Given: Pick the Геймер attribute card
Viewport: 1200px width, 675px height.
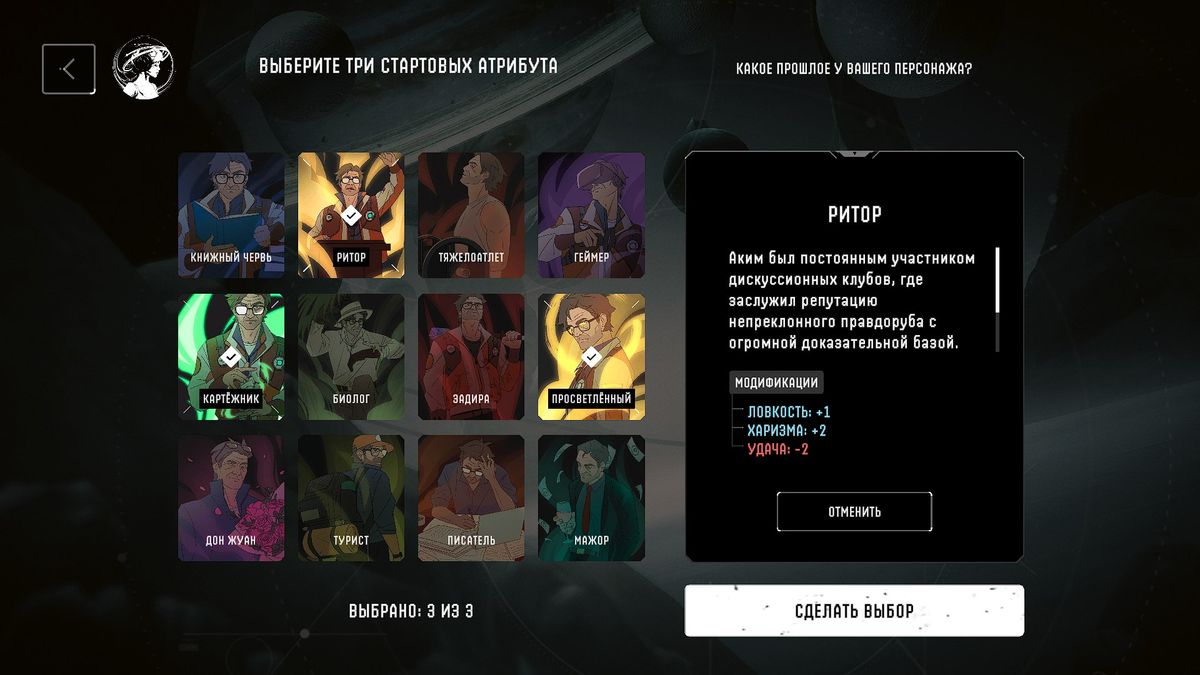Looking at the screenshot, I should point(591,215).
